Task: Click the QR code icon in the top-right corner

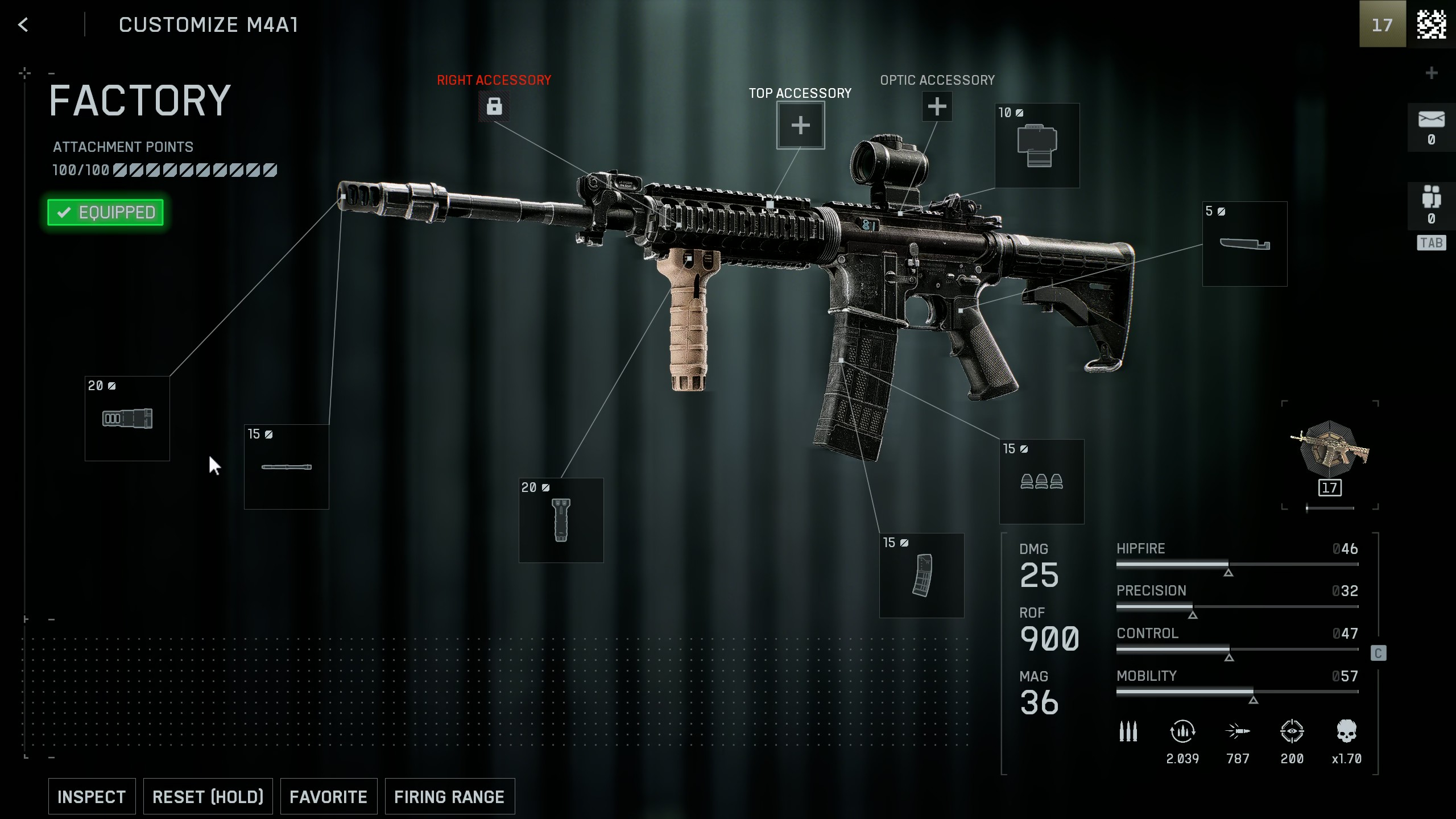Action: [1431, 24]
